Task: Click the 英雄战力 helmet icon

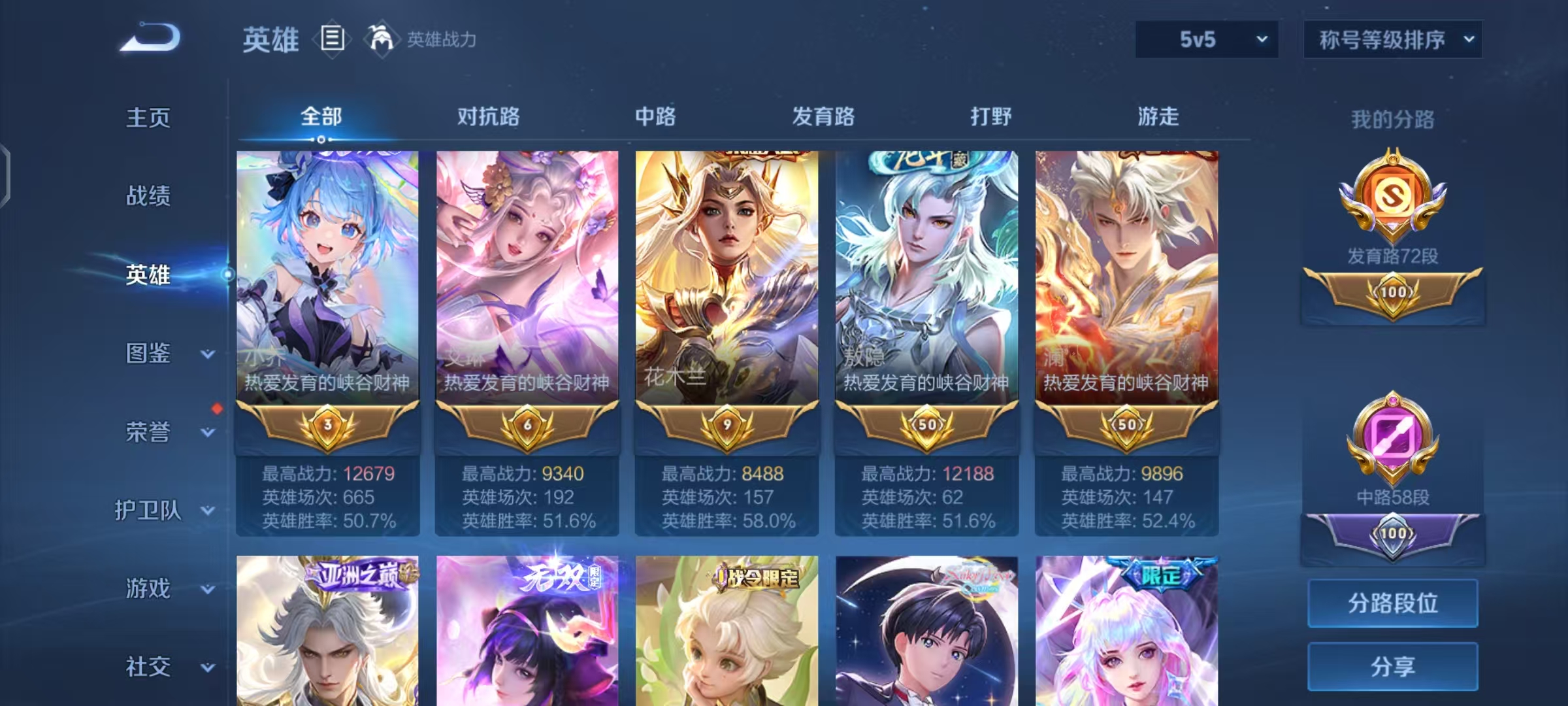Action: pos(379,39)
